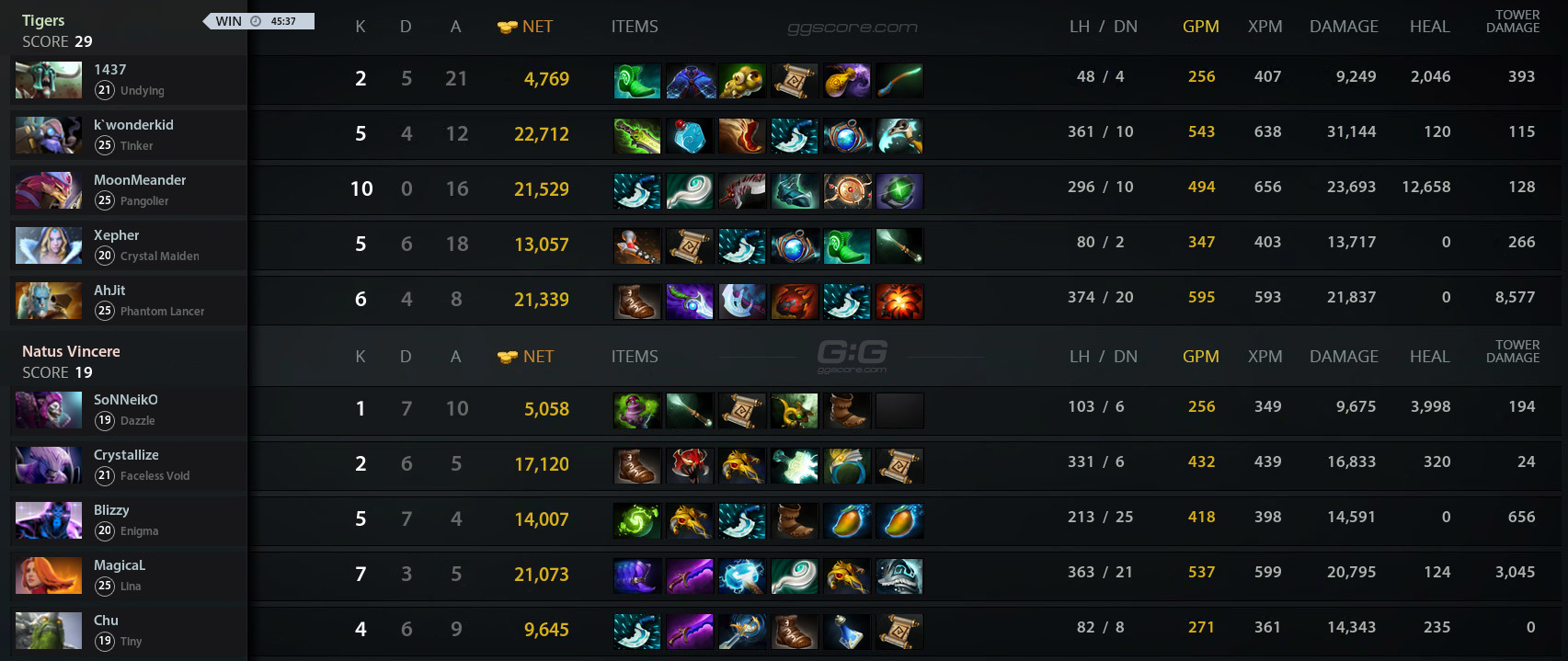This screenshot has height=661, width=1568.
Task: Select MagicaL's Lina portrait
Action: click(49, 576)
